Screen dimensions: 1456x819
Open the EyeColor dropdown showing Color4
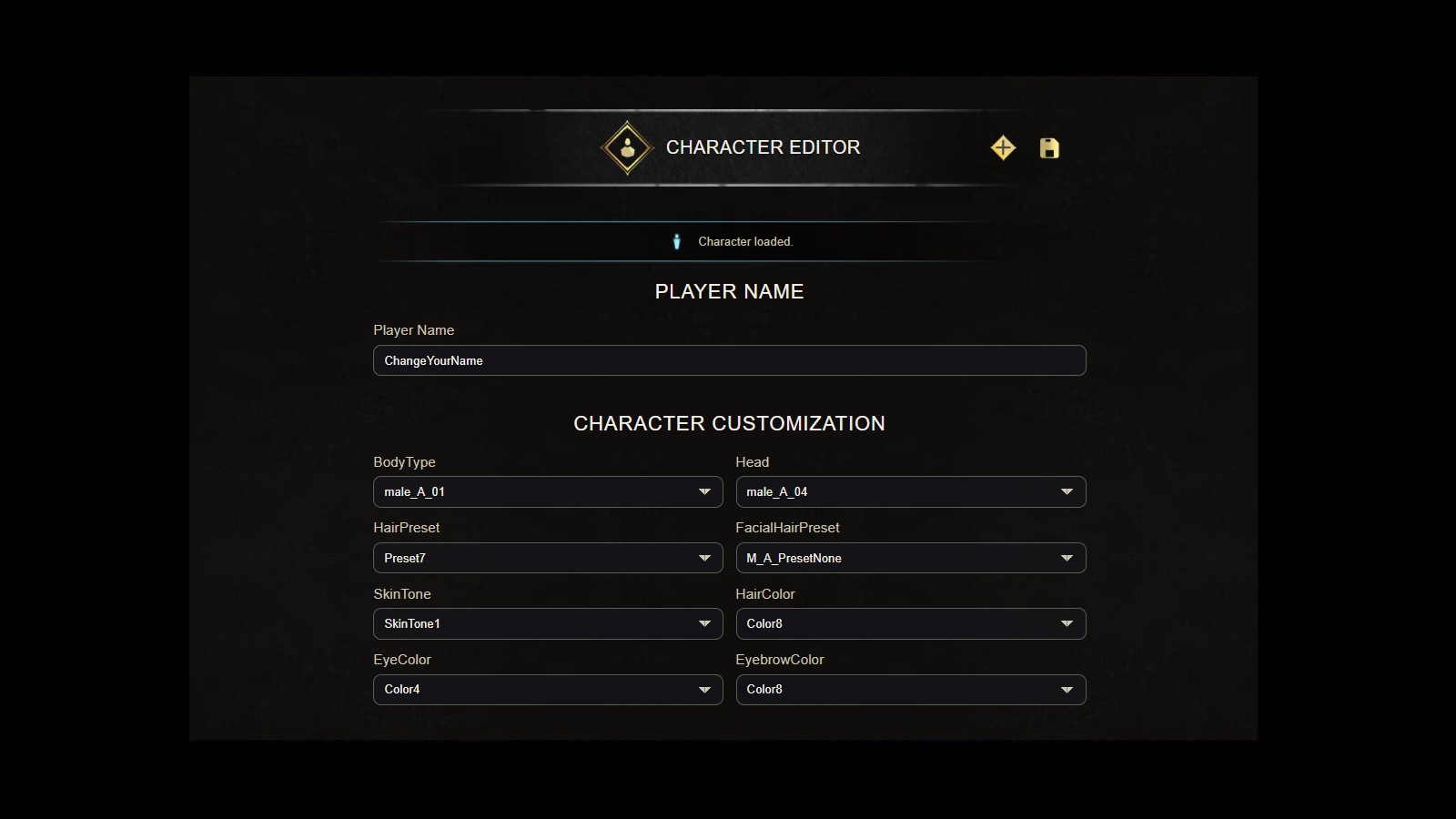click(x=547, y=689)
